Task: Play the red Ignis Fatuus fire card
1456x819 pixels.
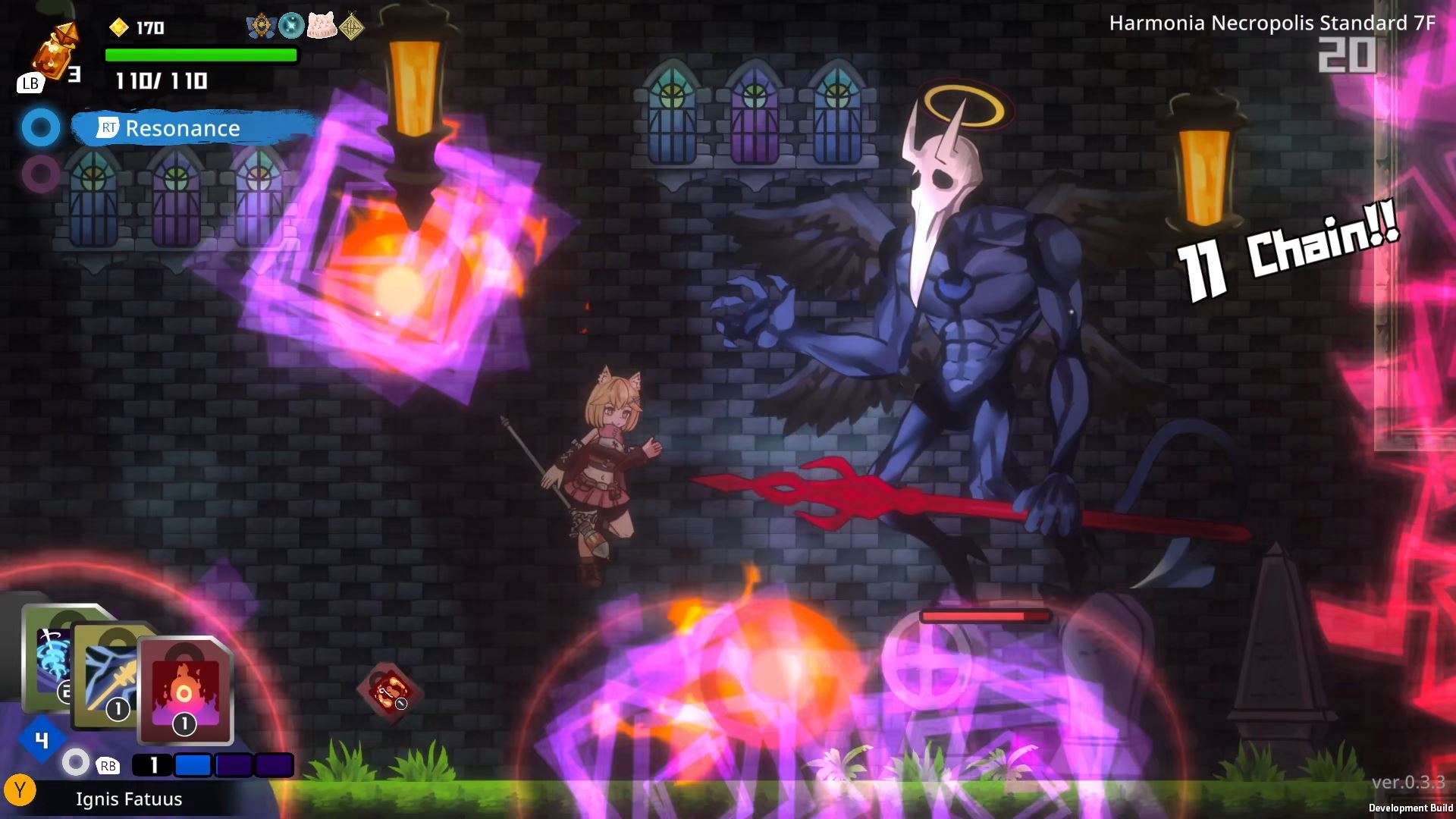Action: click(x=184, y=690)
